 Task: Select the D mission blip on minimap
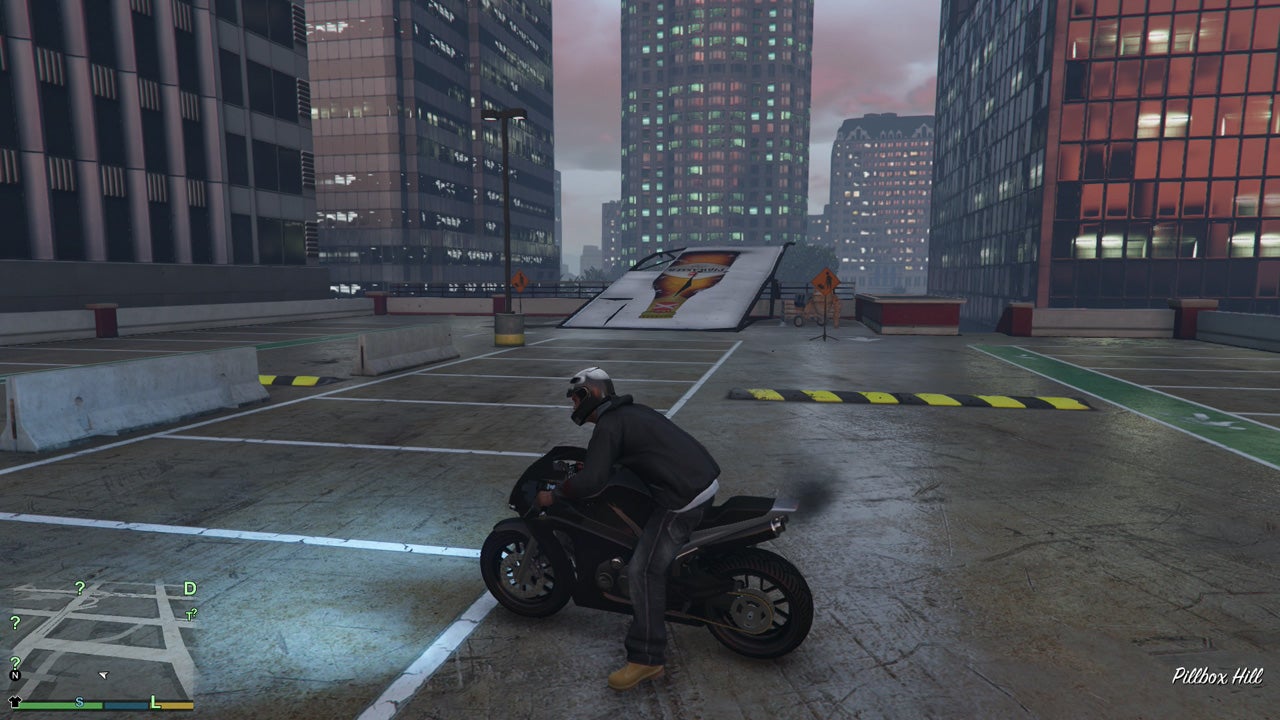click(188, 588)
